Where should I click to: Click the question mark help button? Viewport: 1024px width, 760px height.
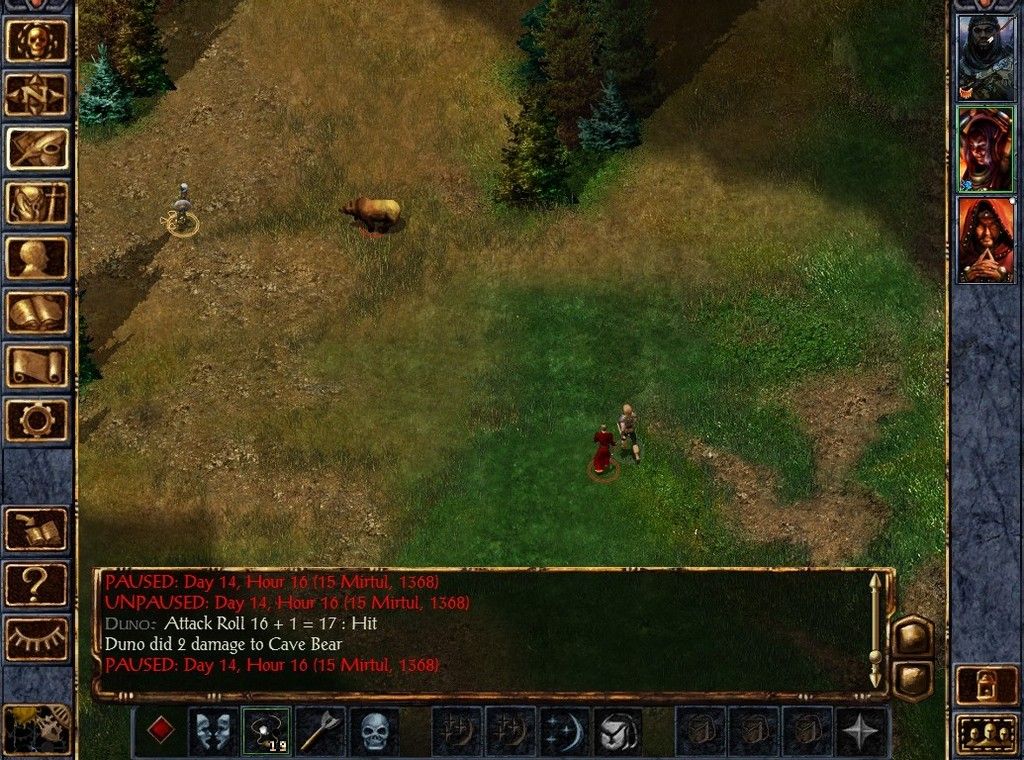(x=38, y=584)
